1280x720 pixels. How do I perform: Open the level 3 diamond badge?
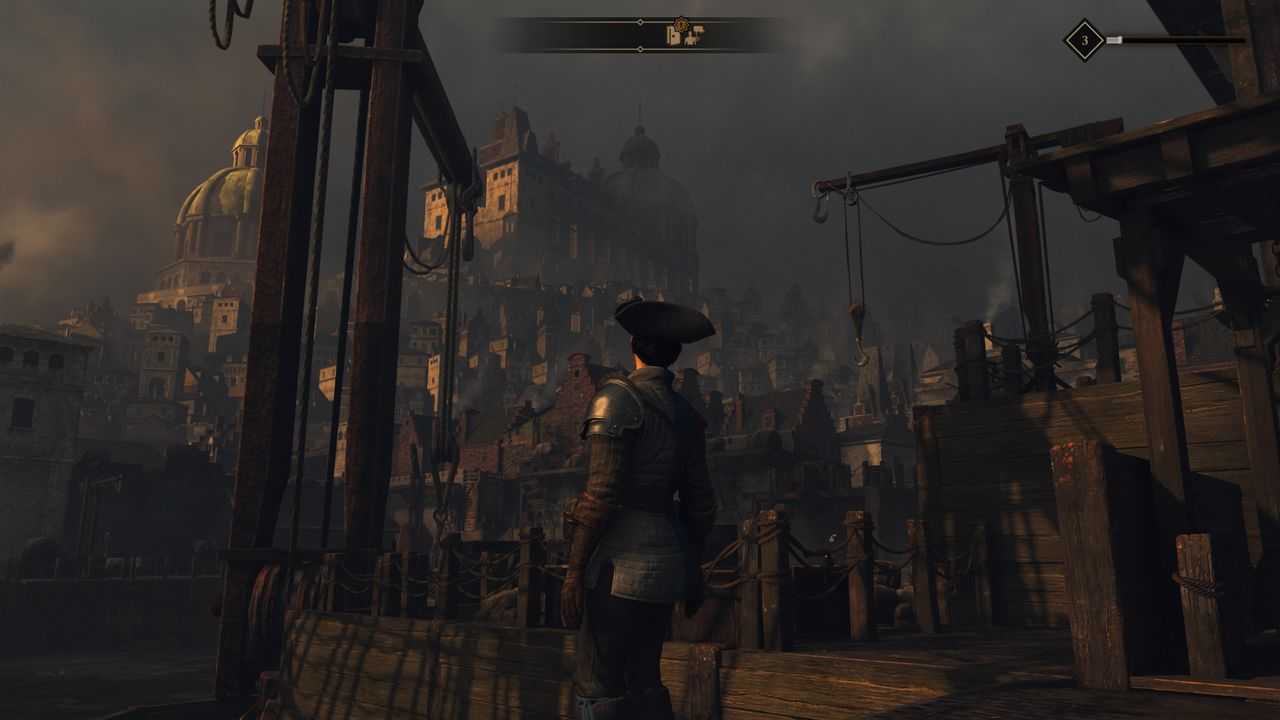click(1084, 41)
